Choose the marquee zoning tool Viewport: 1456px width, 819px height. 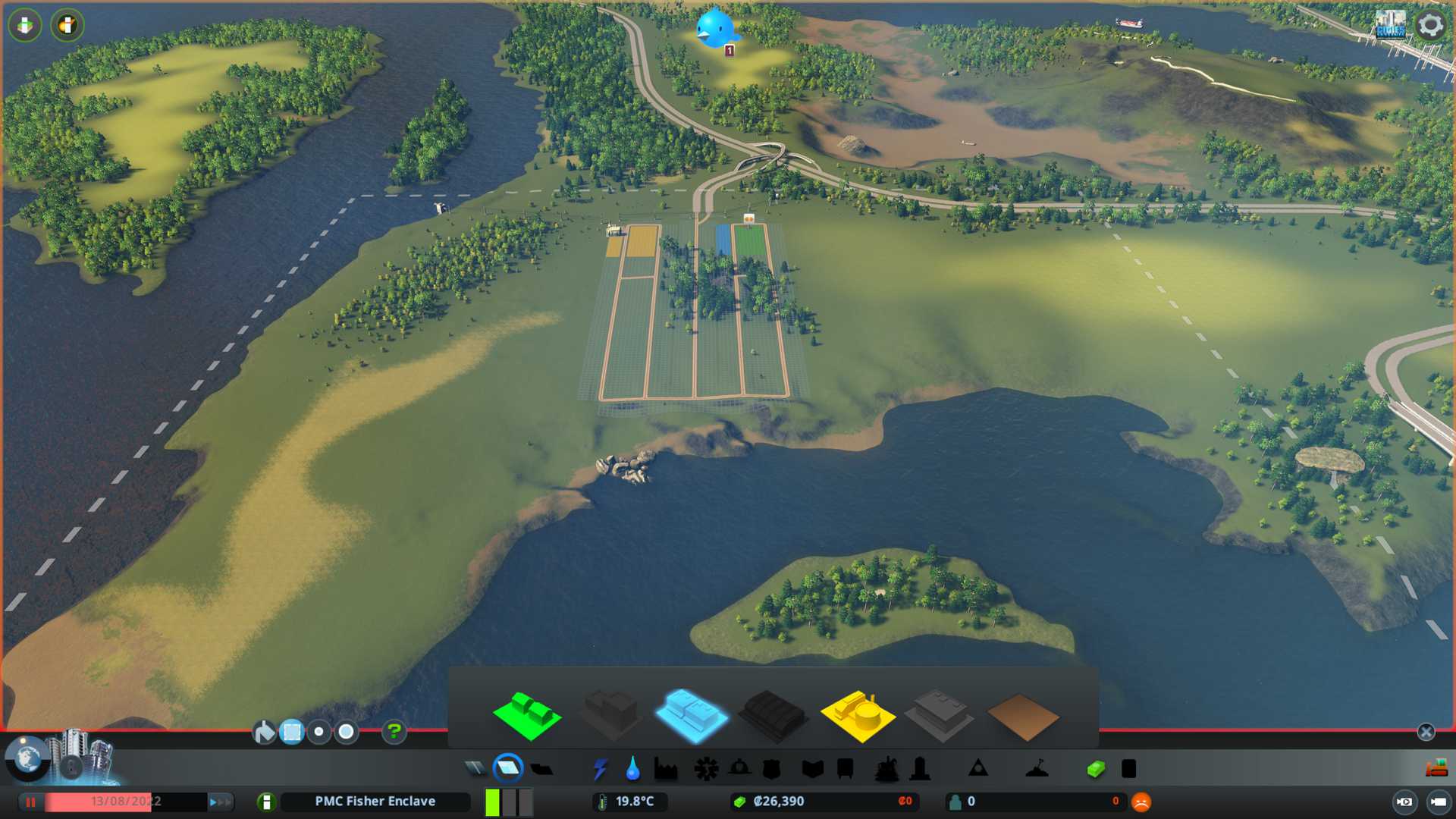[x=292, y=733]
